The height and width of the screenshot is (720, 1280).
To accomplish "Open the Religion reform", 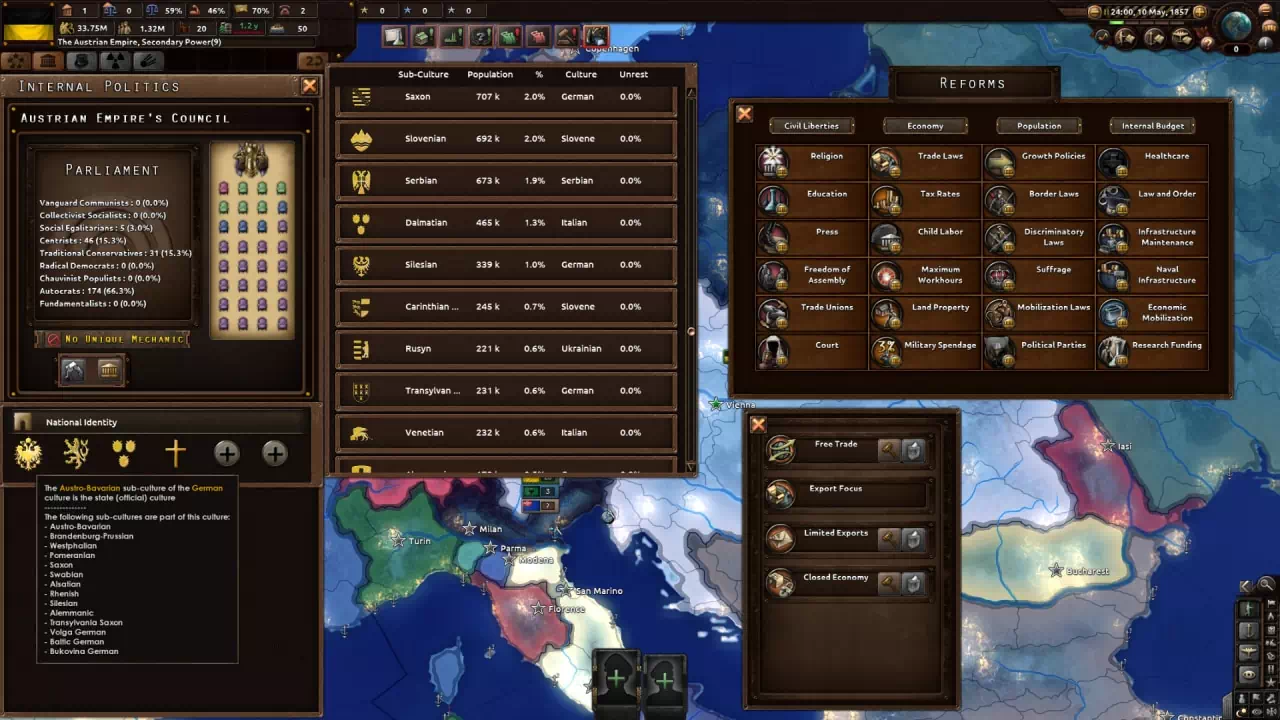I will pyautogui.click(x=811, y=162).
